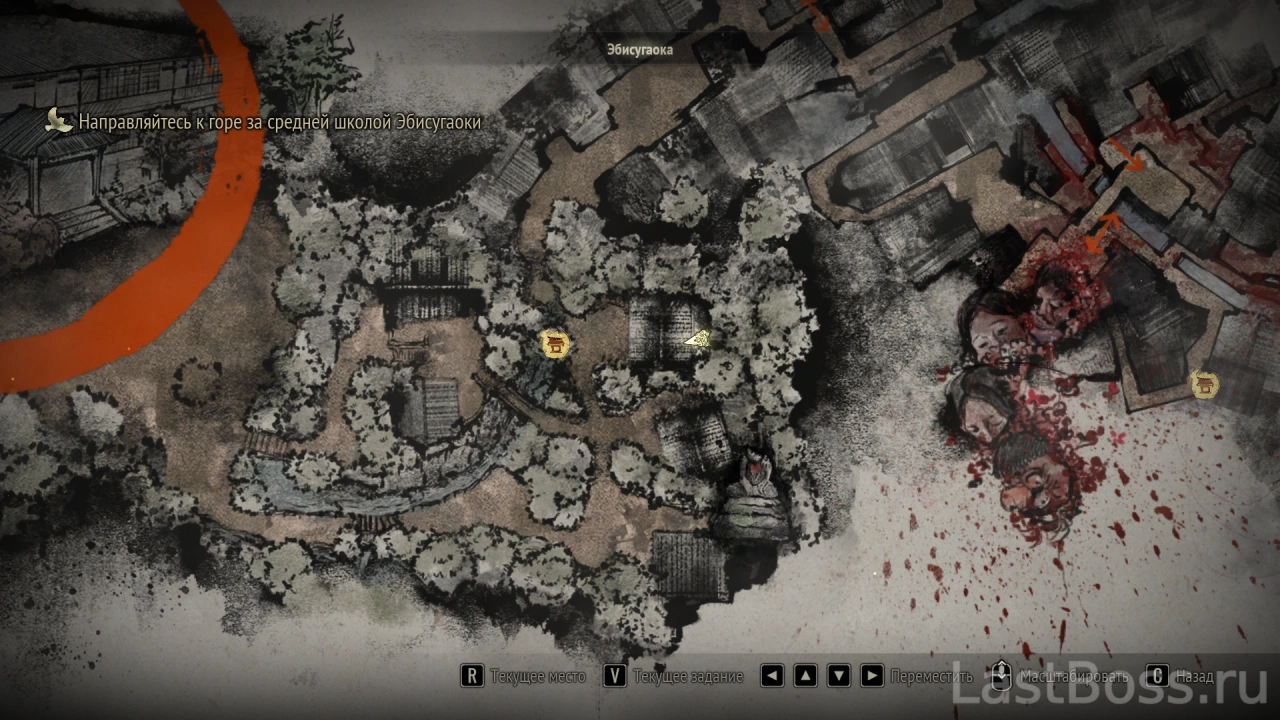The height and width of the screenshot is (720, 1280).
Task: Select the shrine marker near the bloody heads
Action: [x=1204, y=384]
